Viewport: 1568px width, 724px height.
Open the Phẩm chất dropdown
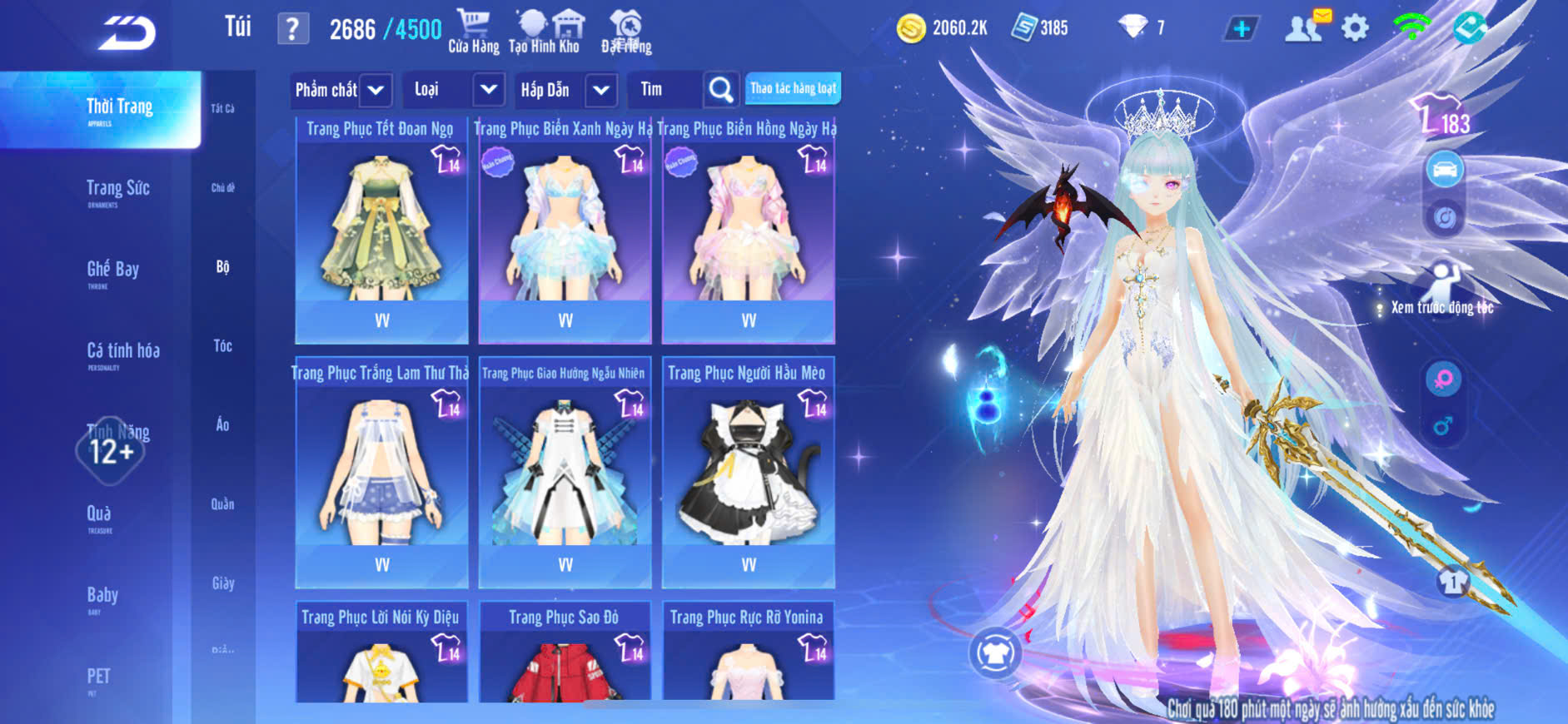pyautogui.click(x=341, y=90)
